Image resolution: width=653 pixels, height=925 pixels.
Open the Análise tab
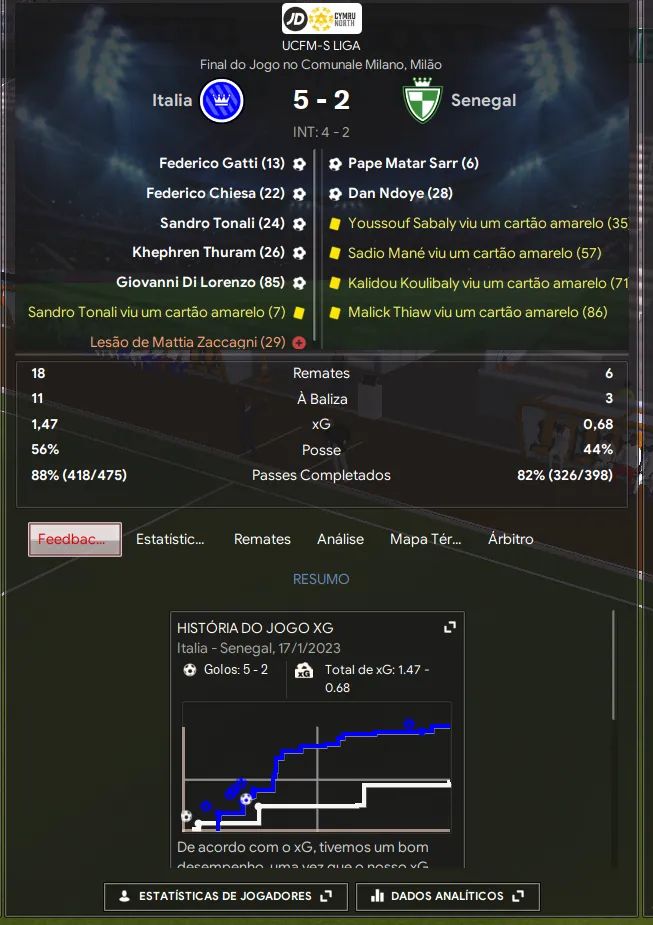(x=340, y=539)
